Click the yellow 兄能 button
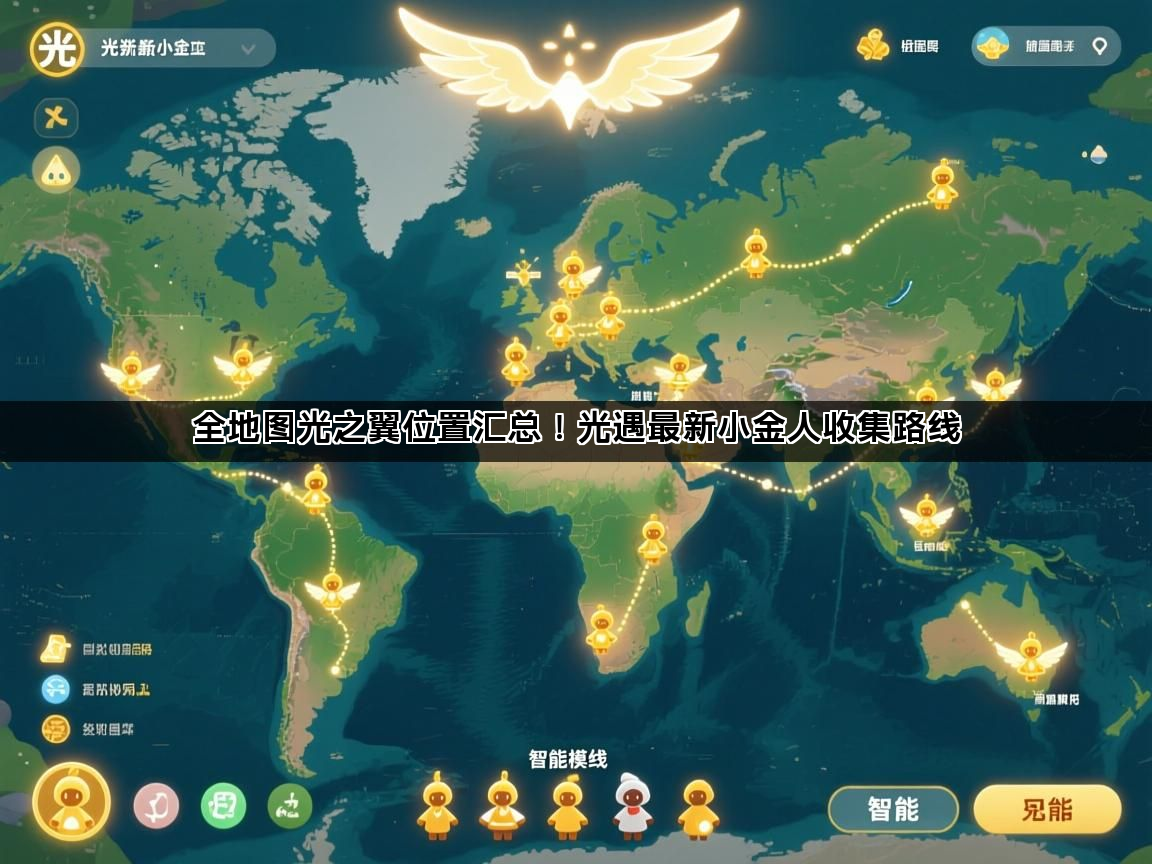1152x864 pixels. [1047, 809]
